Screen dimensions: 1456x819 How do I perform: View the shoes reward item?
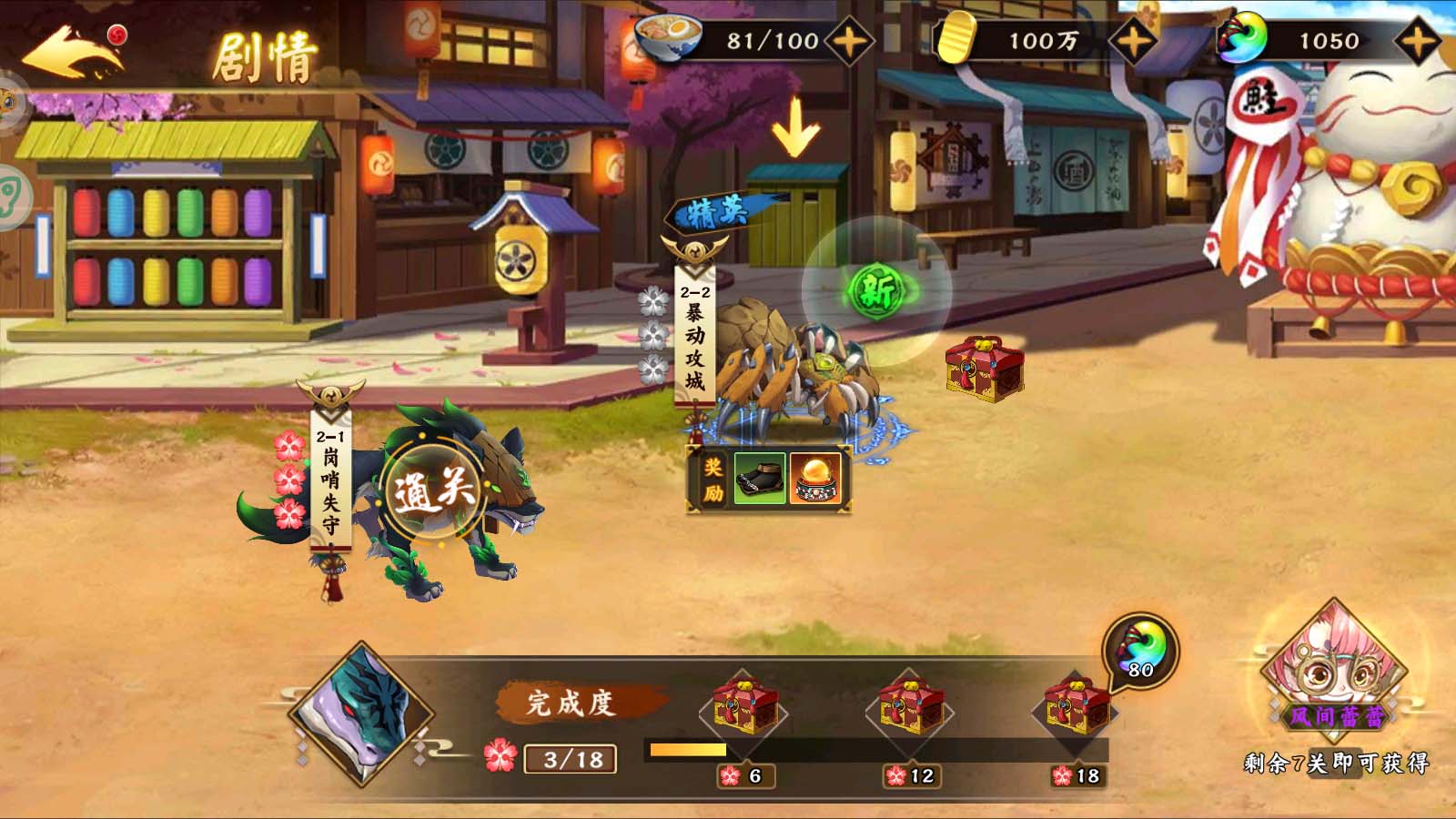pos(759,479)
